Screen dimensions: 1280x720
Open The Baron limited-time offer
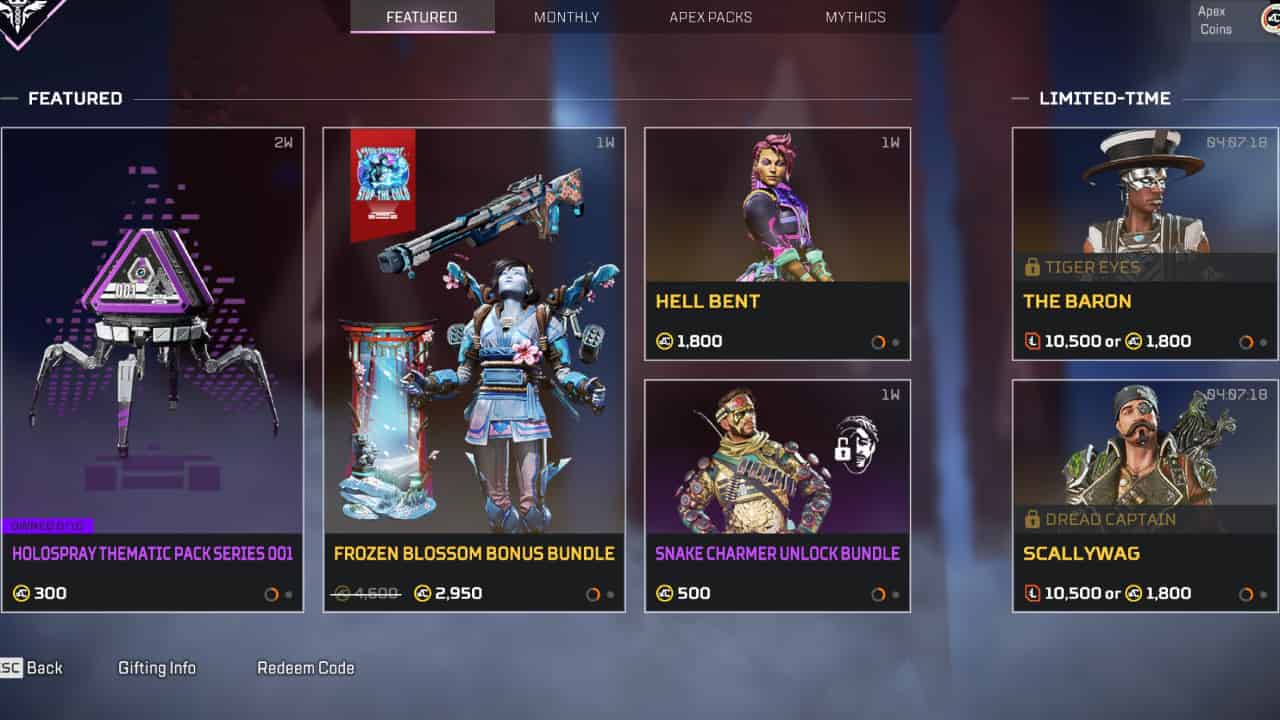(1144, 240)
